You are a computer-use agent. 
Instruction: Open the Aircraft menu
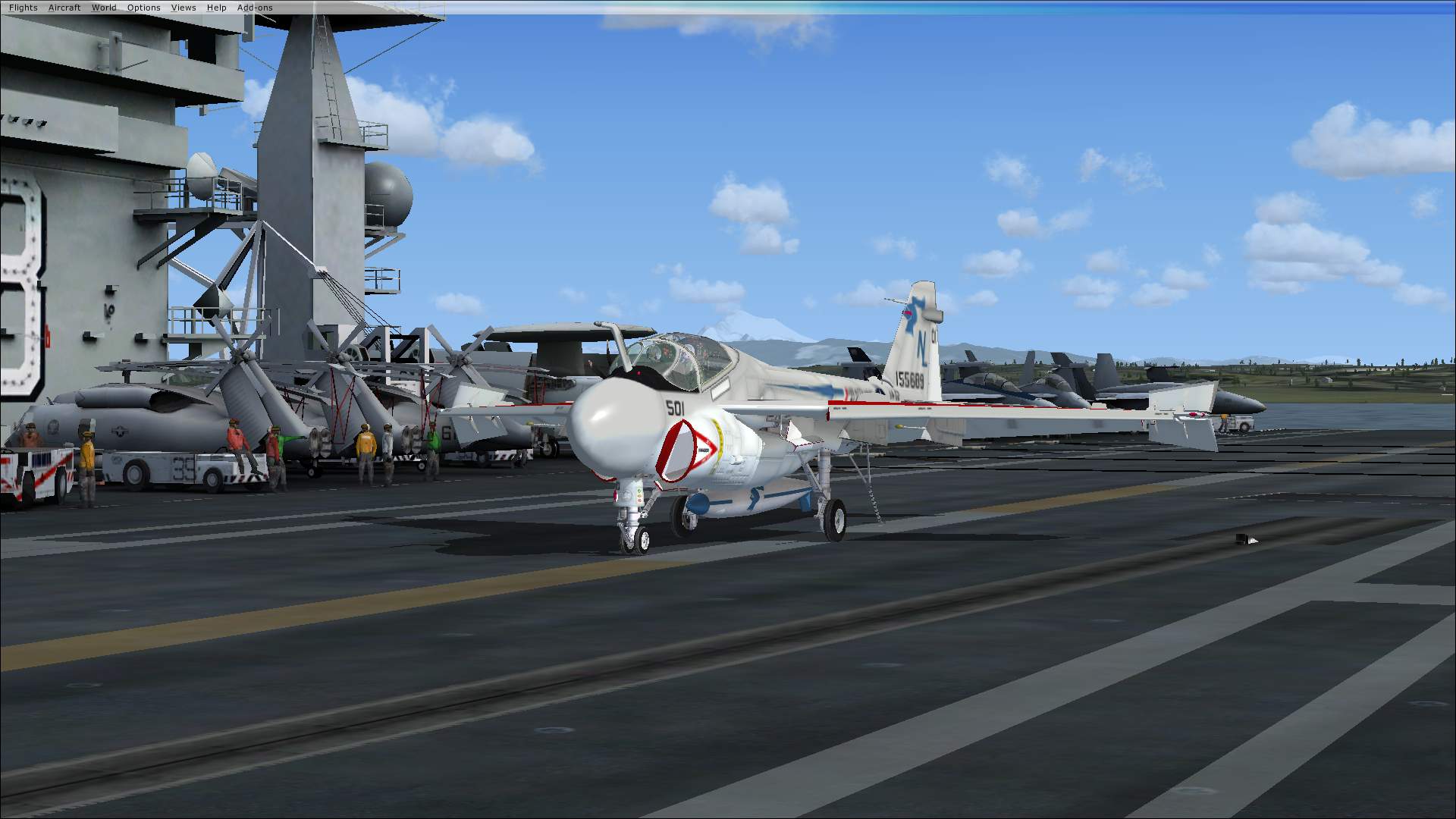pos(64,8)
